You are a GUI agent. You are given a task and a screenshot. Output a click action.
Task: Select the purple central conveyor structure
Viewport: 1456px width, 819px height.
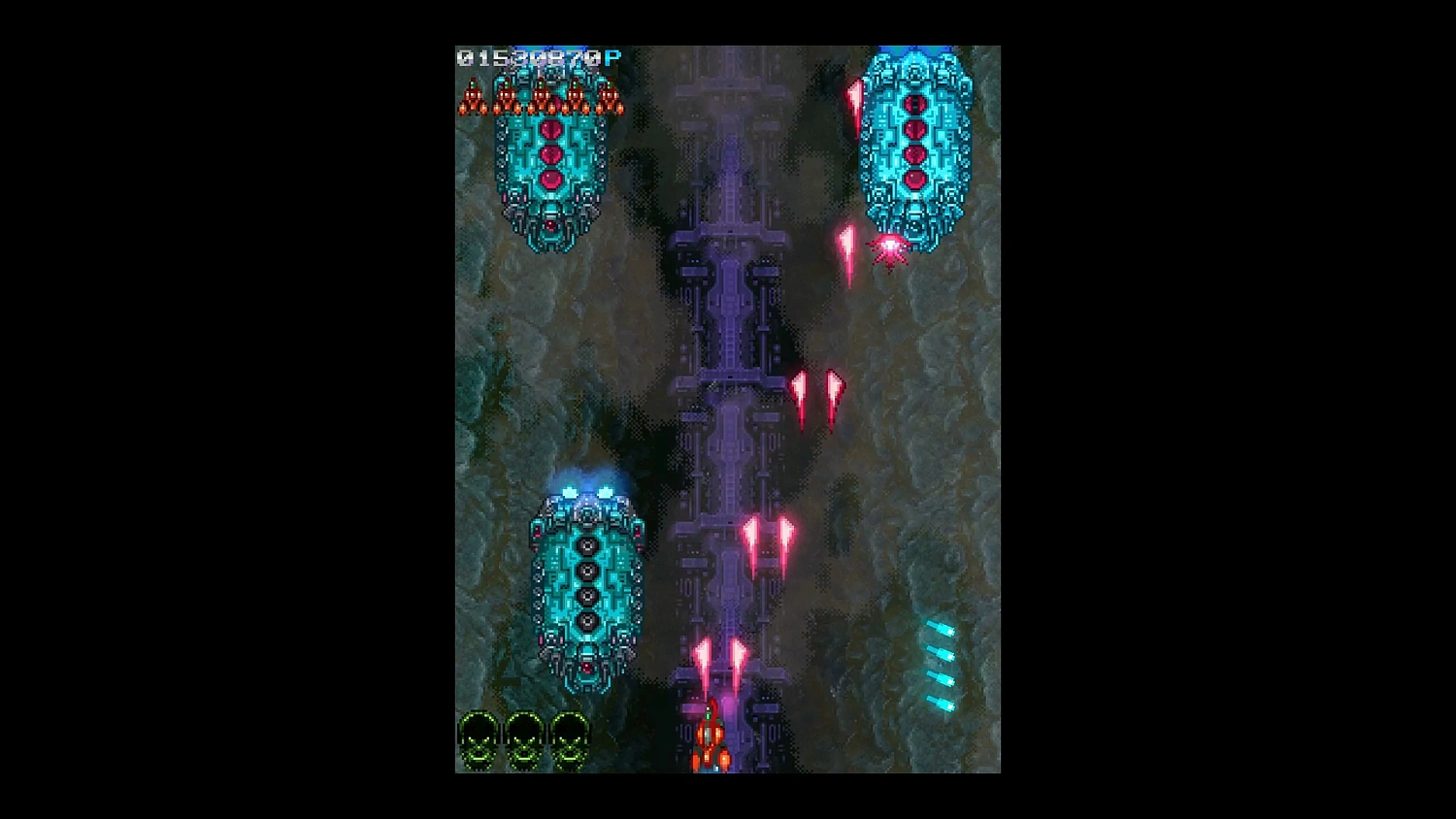(733, 388)
